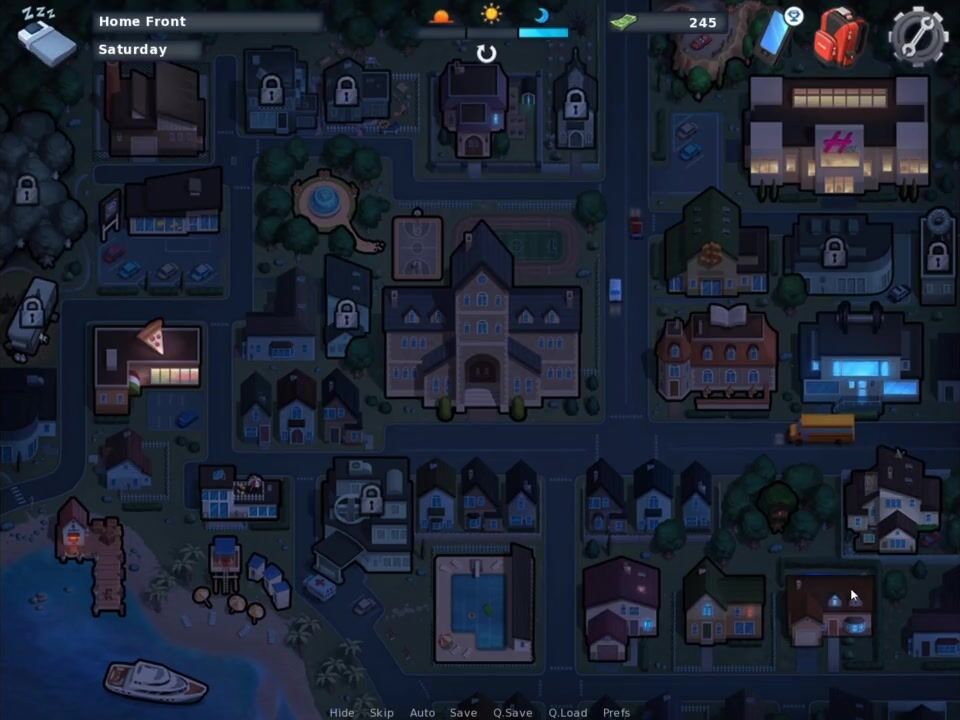Visit the mall with pink logo
Screen dimensions: 960x720
point(838,135)
